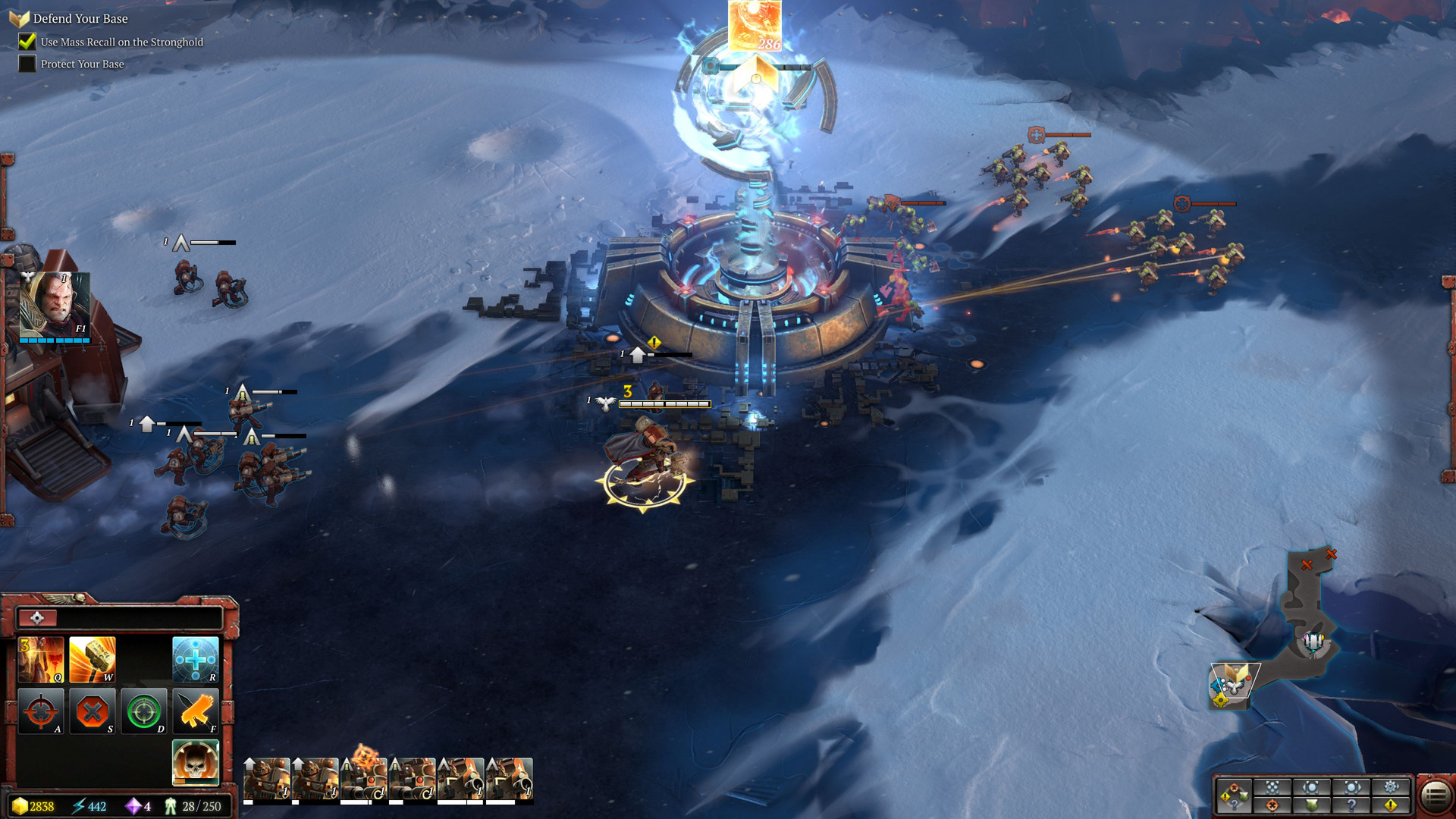Click the red selection button above abilities

pos(36,618)
